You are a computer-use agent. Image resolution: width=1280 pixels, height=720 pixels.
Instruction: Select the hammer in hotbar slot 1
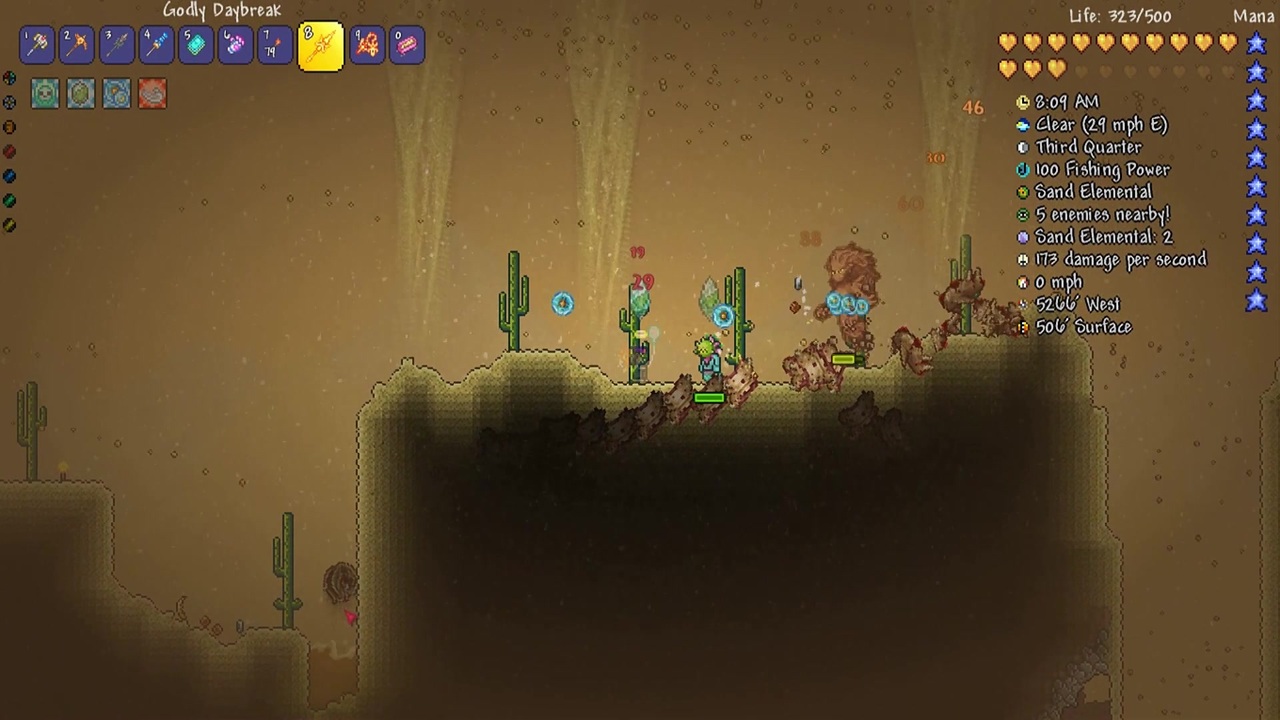pos(38,44)
